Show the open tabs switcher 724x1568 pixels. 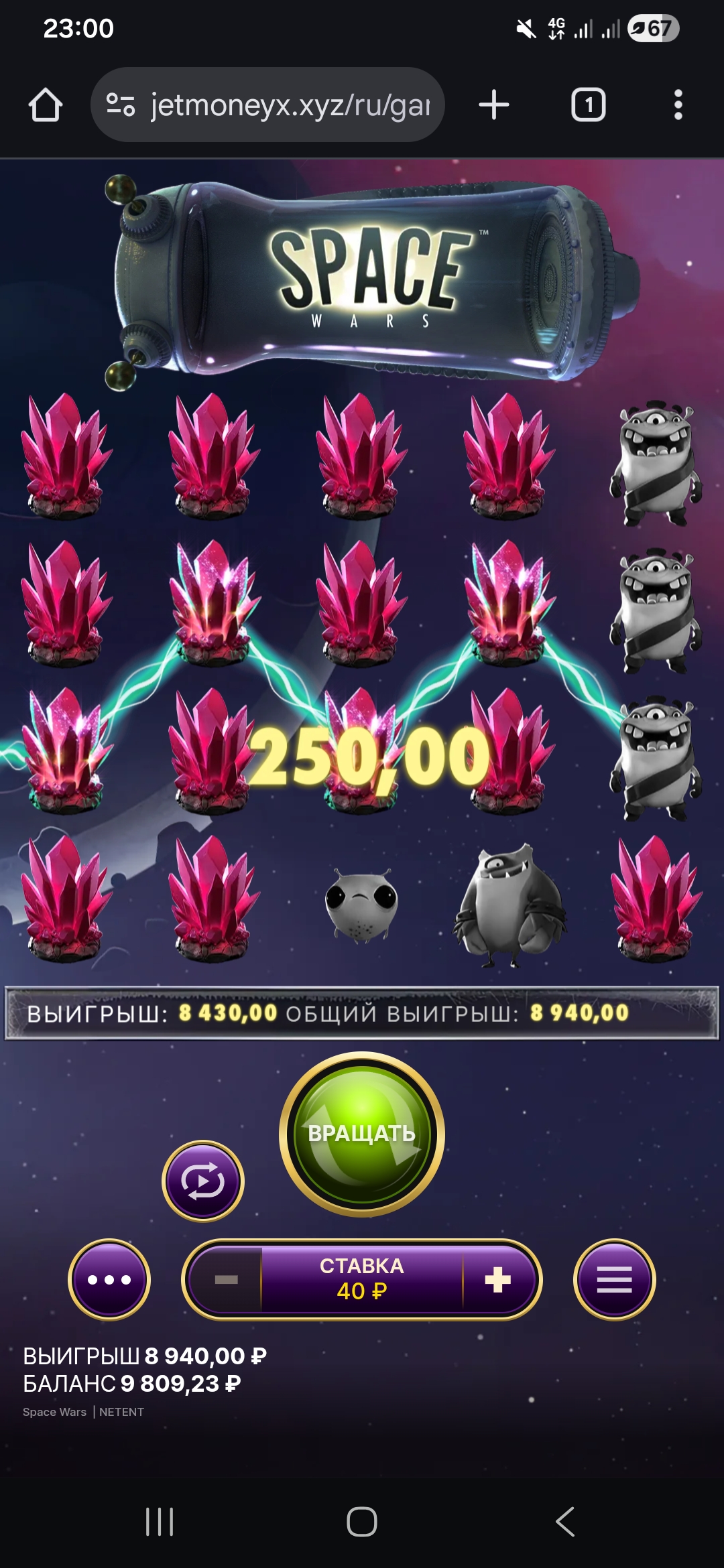click(x=588, y=105)
